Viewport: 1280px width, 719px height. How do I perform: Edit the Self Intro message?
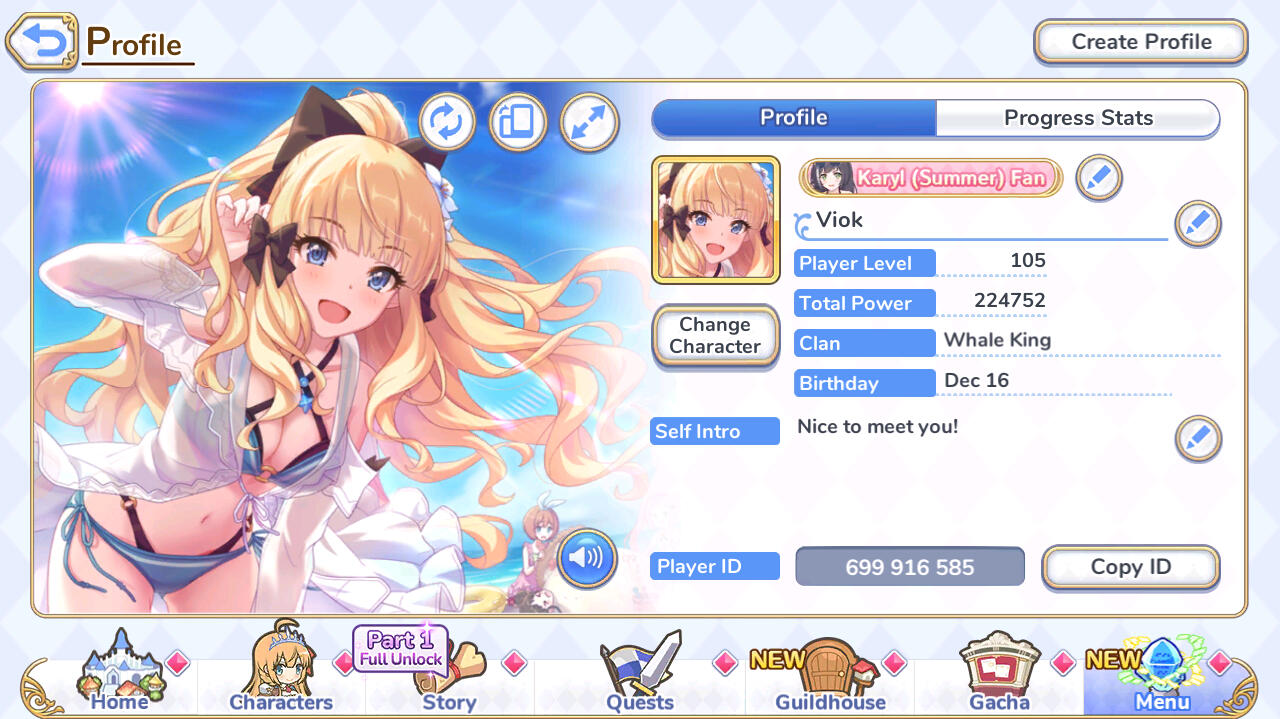(1197, 438)
